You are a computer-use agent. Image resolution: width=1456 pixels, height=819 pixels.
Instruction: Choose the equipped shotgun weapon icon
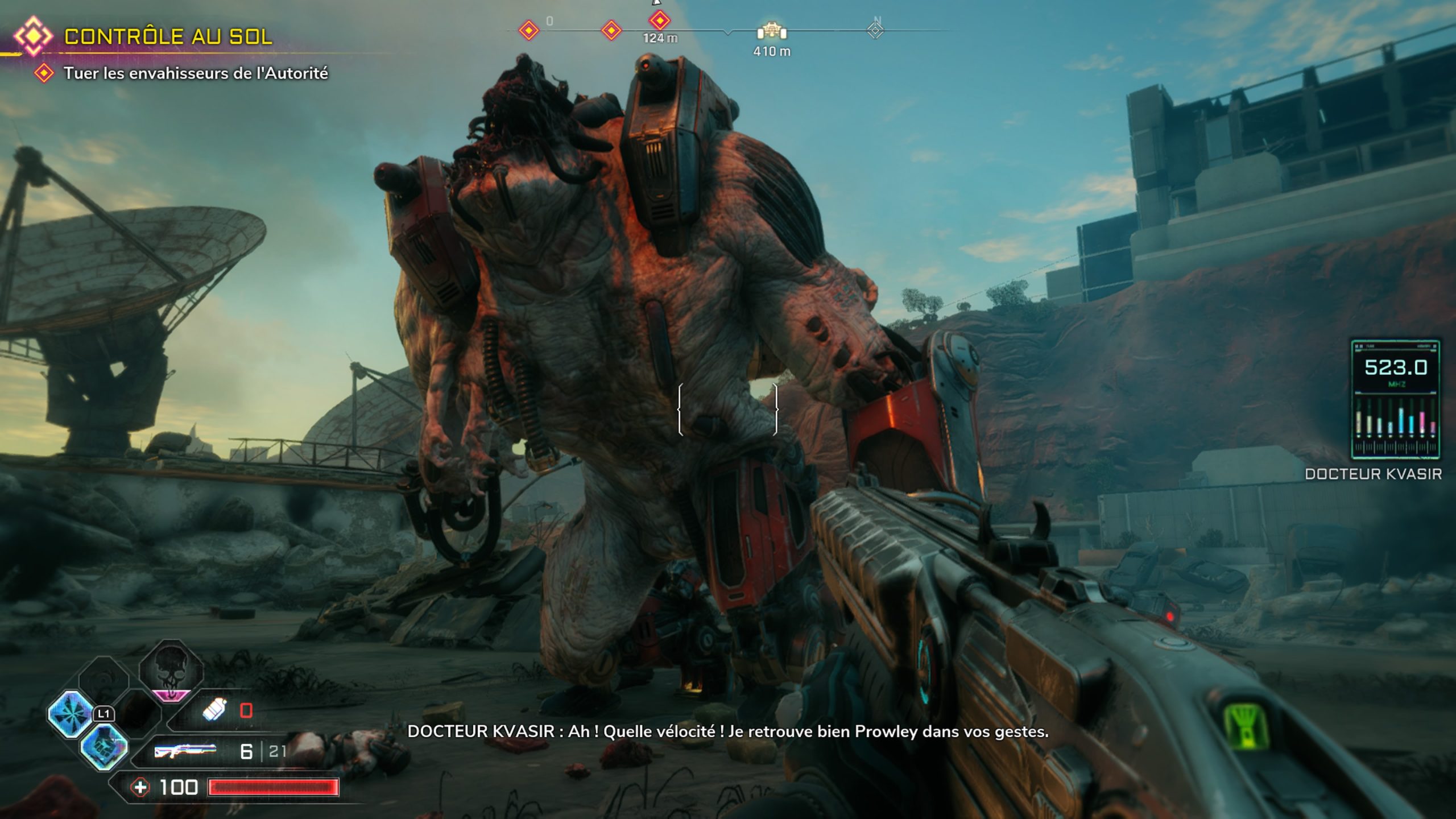tap(185, 751)
